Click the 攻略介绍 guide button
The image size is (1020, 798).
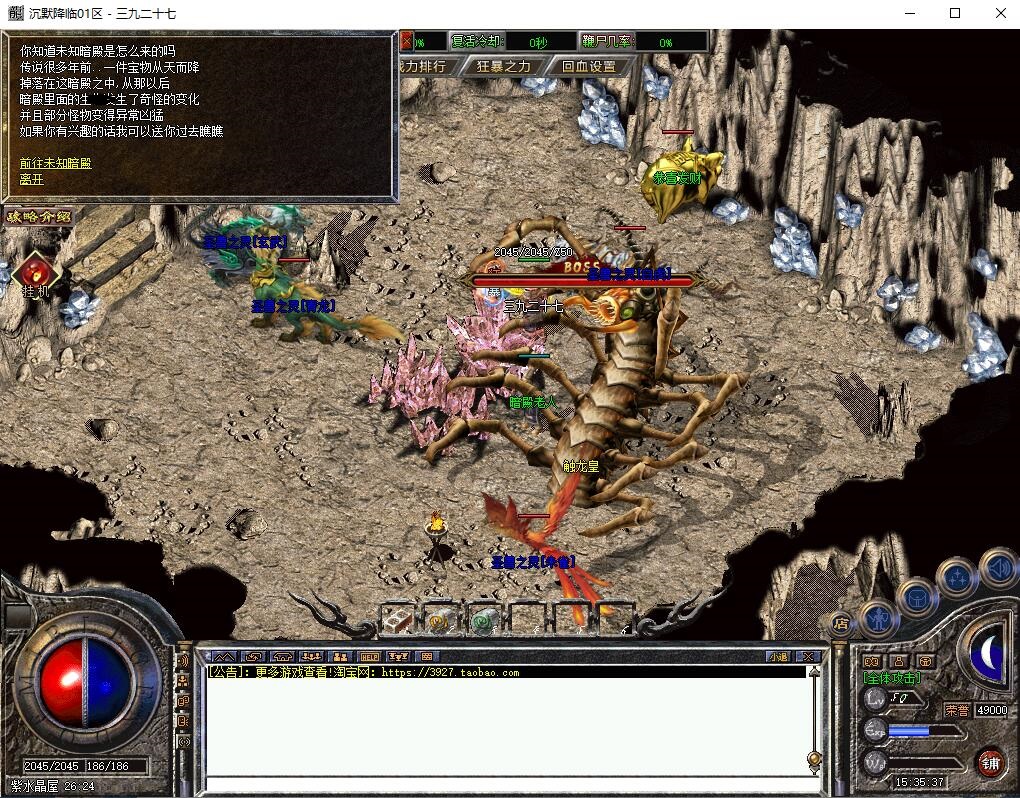(x=39, y=216)
